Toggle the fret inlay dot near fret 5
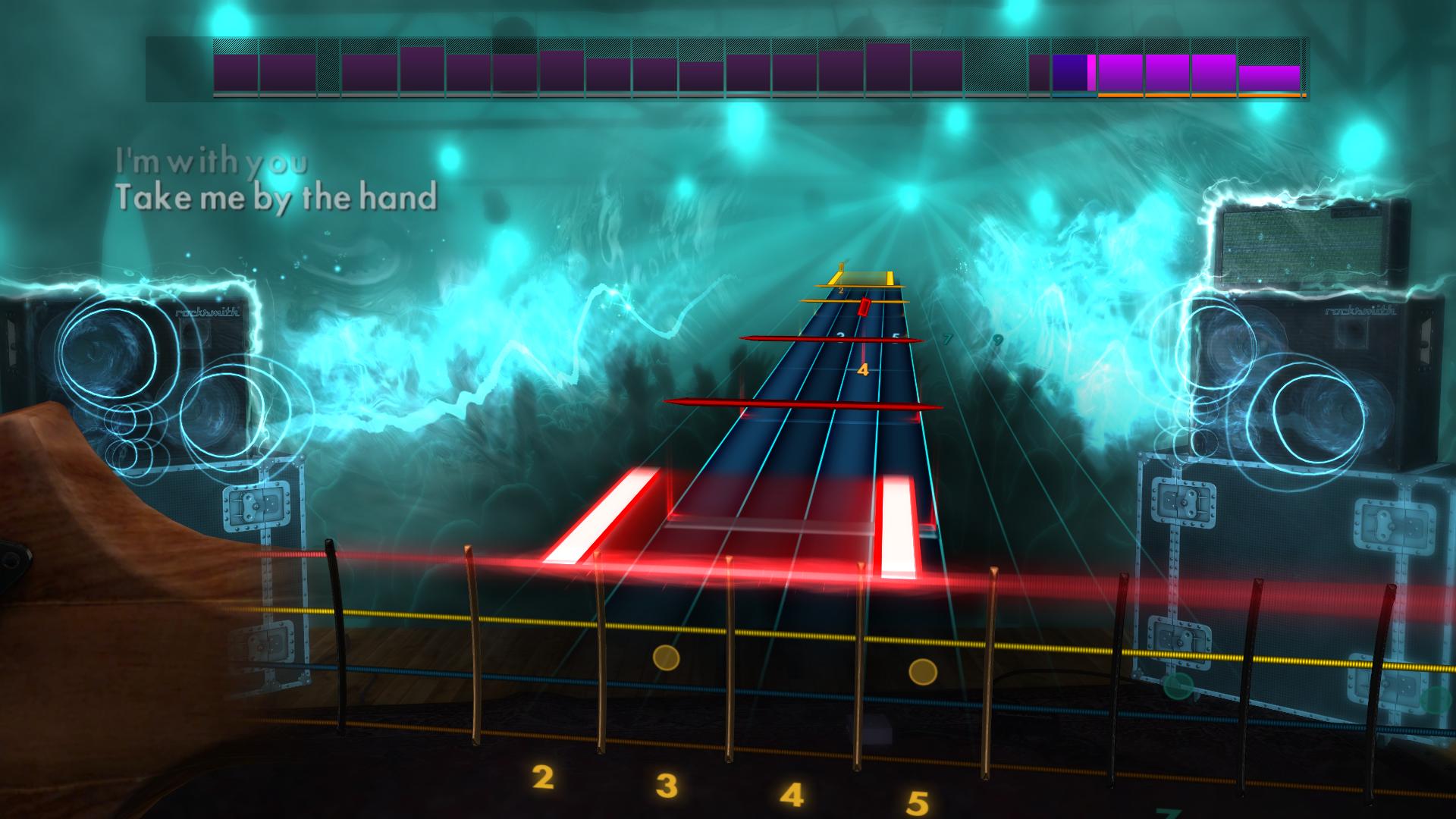Screen dimensions: 1456x819 tap(922, 671)
